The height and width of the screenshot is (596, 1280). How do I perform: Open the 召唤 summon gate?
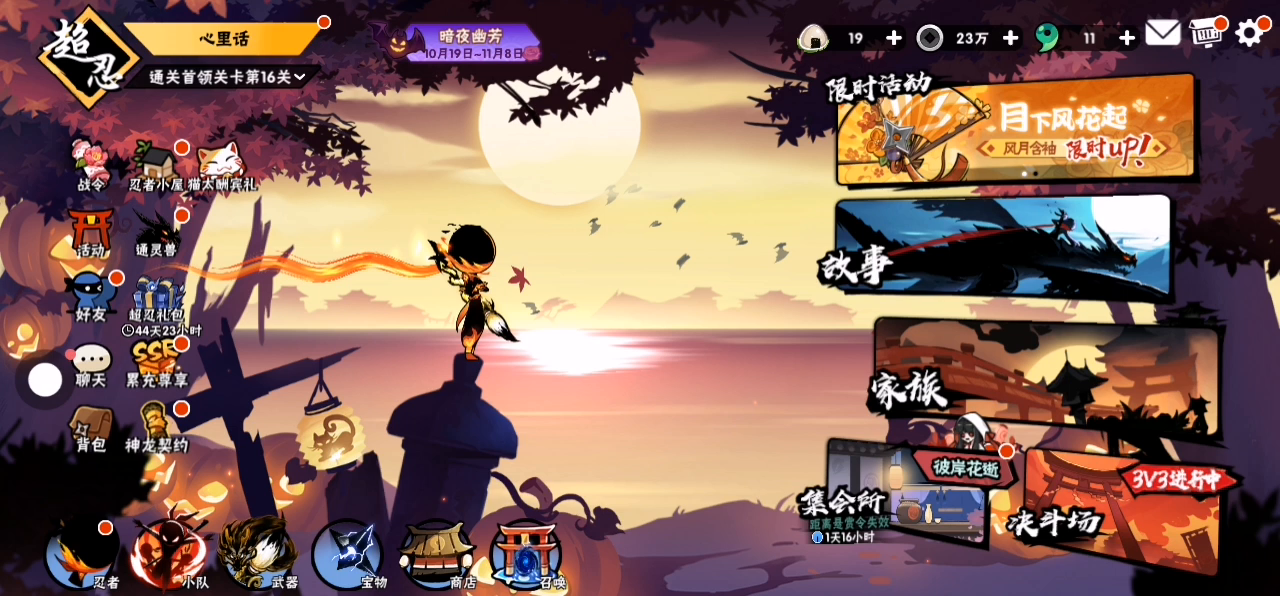[526, 555]
